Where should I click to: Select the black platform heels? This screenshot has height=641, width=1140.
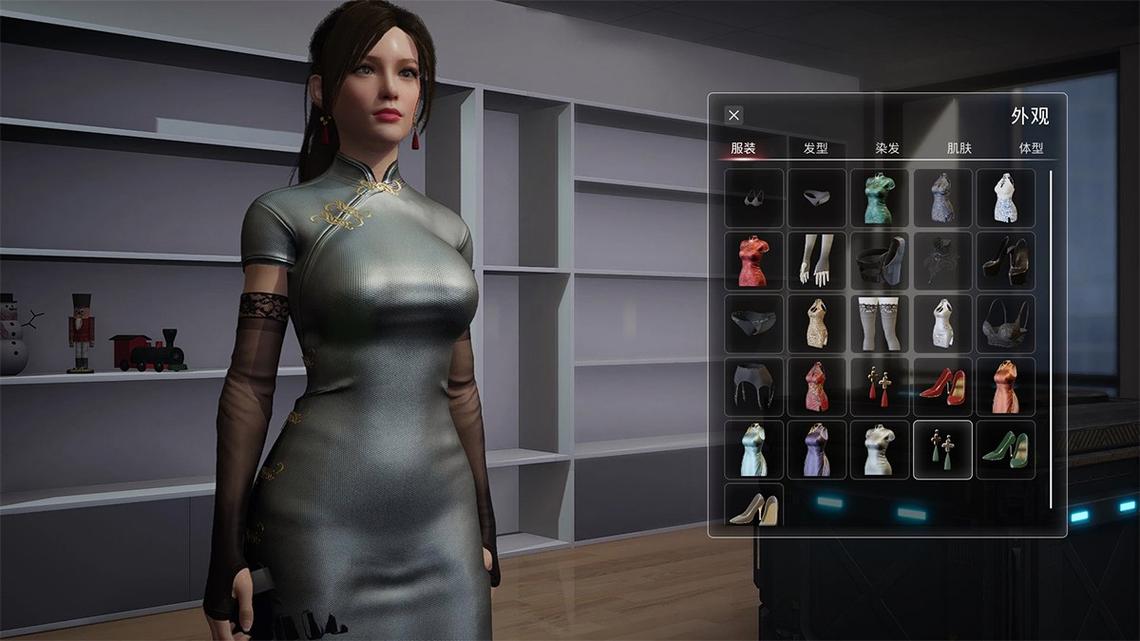1006,261
